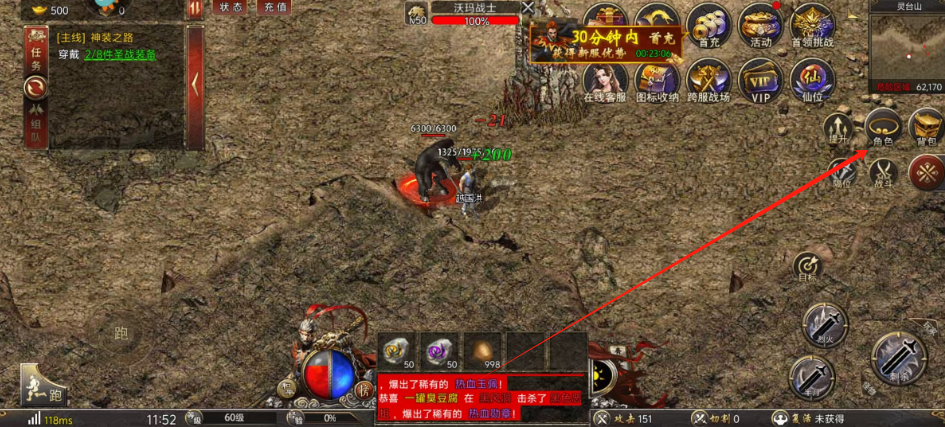Switch to the 任务 quest tab
The width and height of the screenshot is (945, 427).
pyautogui.click(x=36, y=59)
